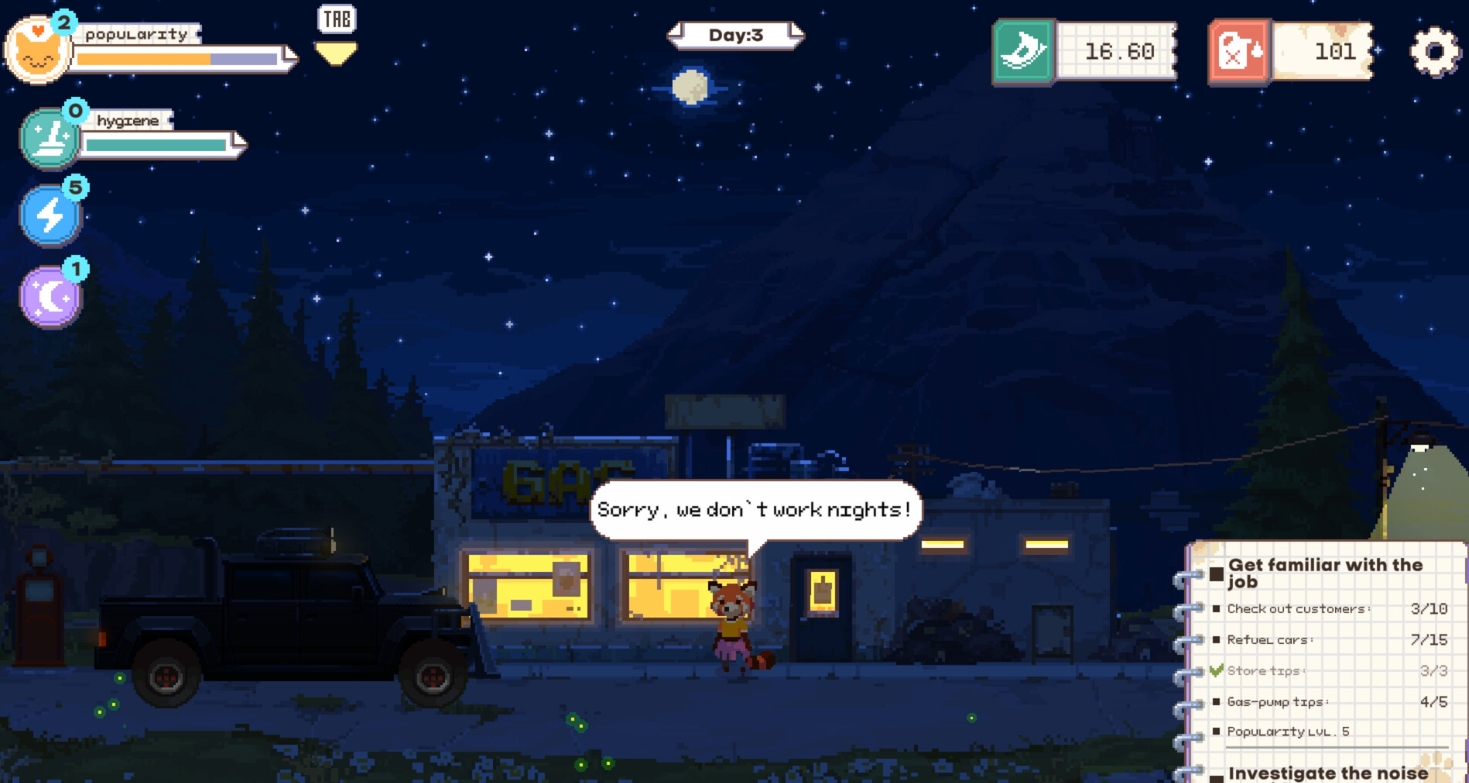Click the red fuel canister icon
This screenshot has width=1469, height=783.
point(1239,51)
